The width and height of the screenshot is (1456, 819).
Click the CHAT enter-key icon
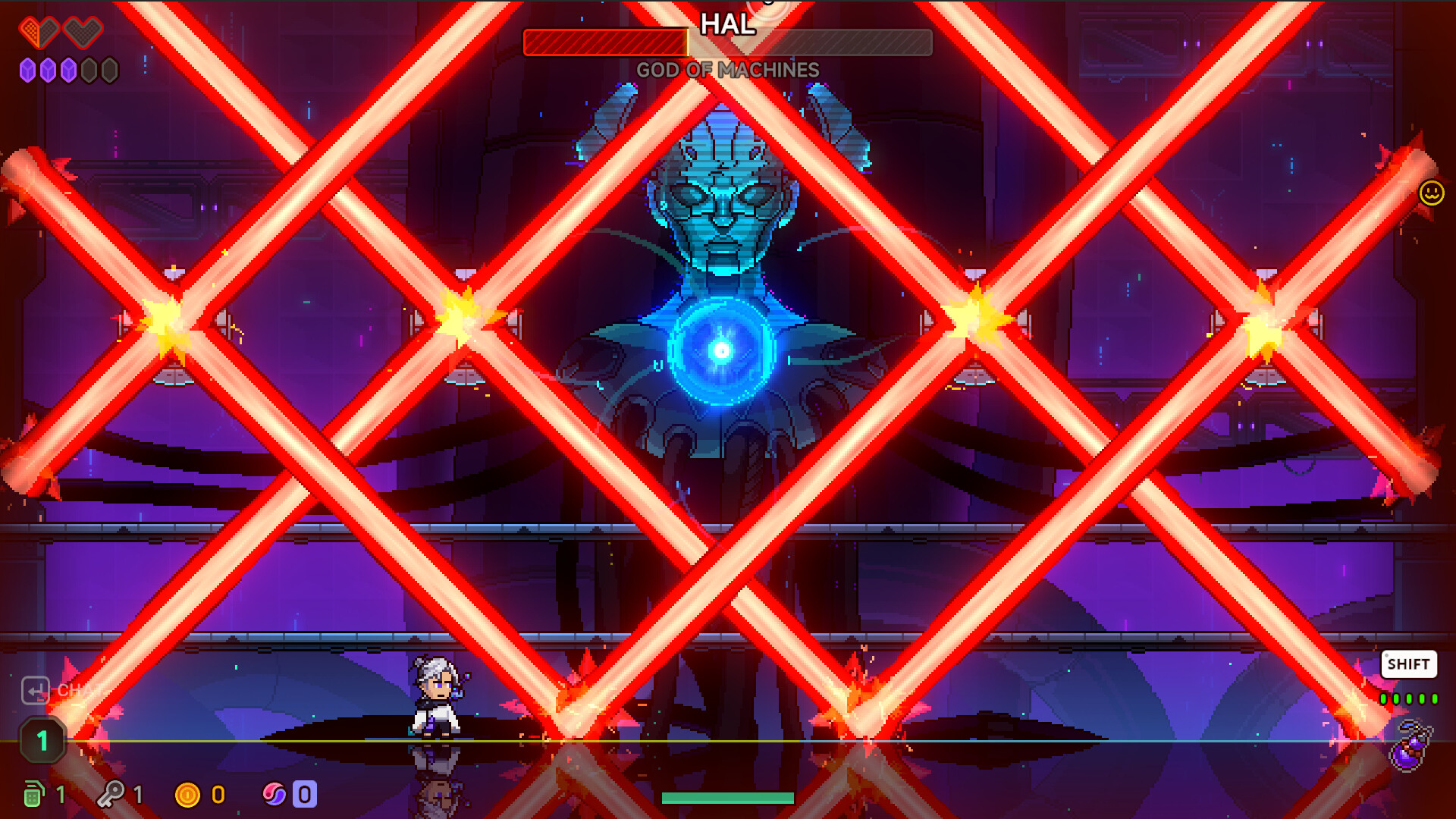36,691
